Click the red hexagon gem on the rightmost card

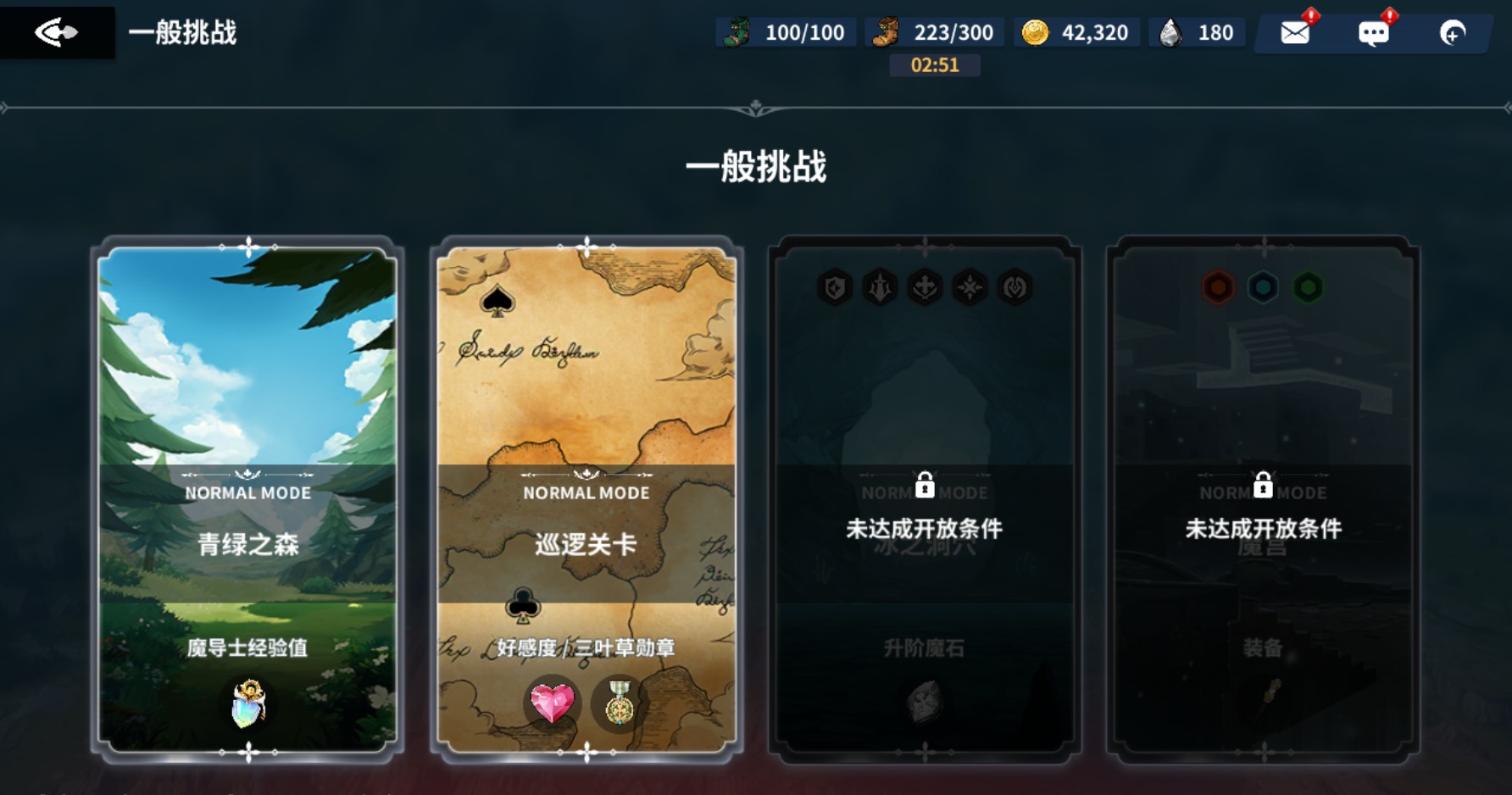click(1218, 286)
